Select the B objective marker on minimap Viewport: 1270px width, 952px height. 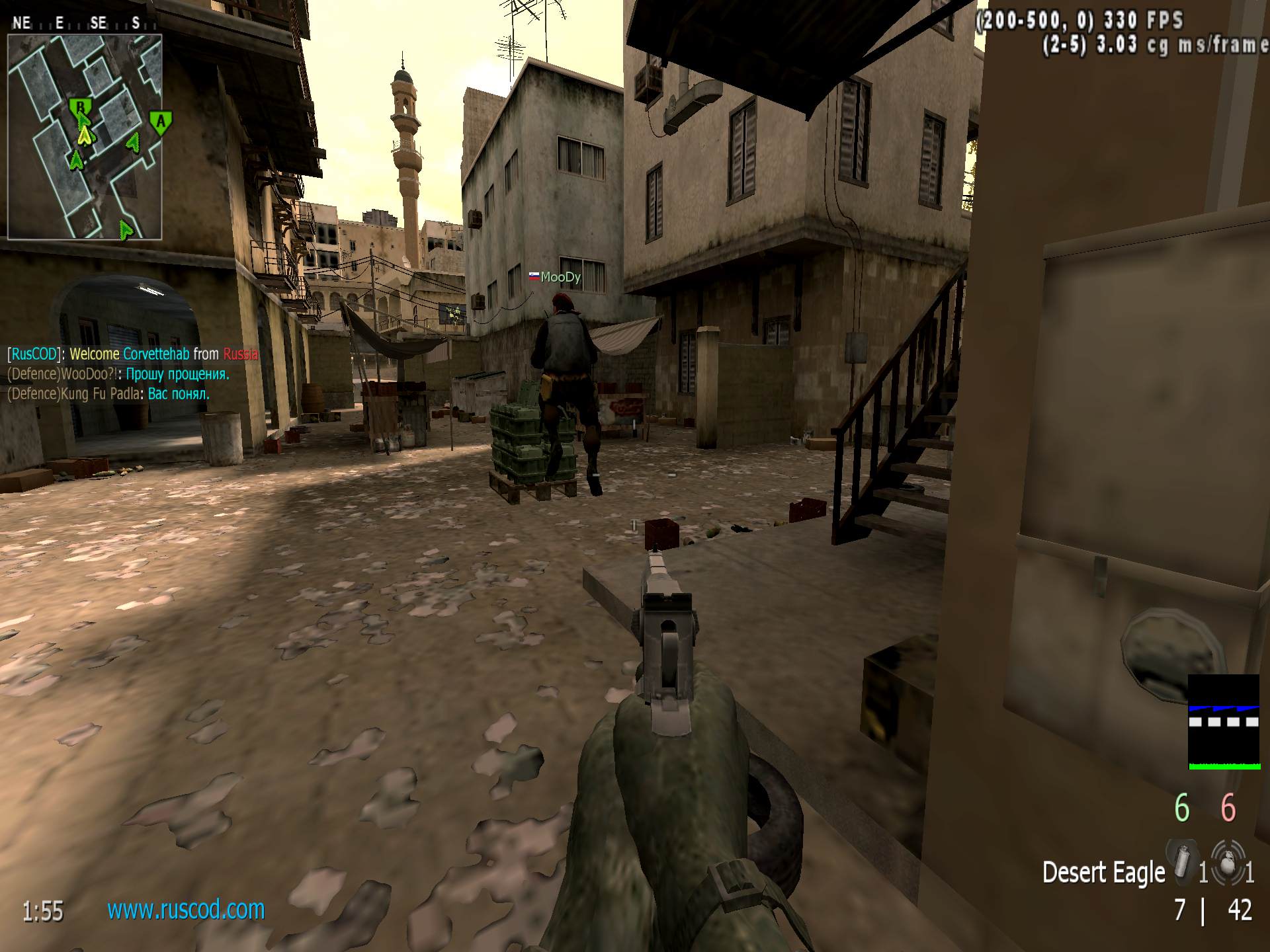[80, 107]
